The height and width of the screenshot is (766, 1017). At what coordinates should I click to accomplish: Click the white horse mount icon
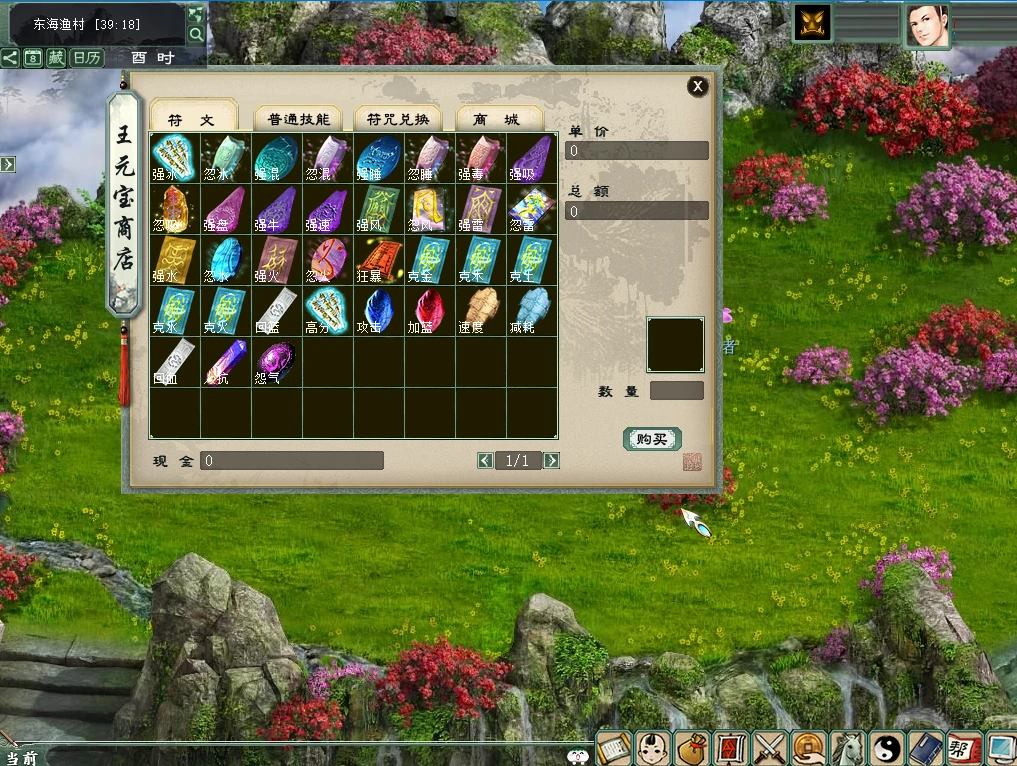tap(848, 747)
